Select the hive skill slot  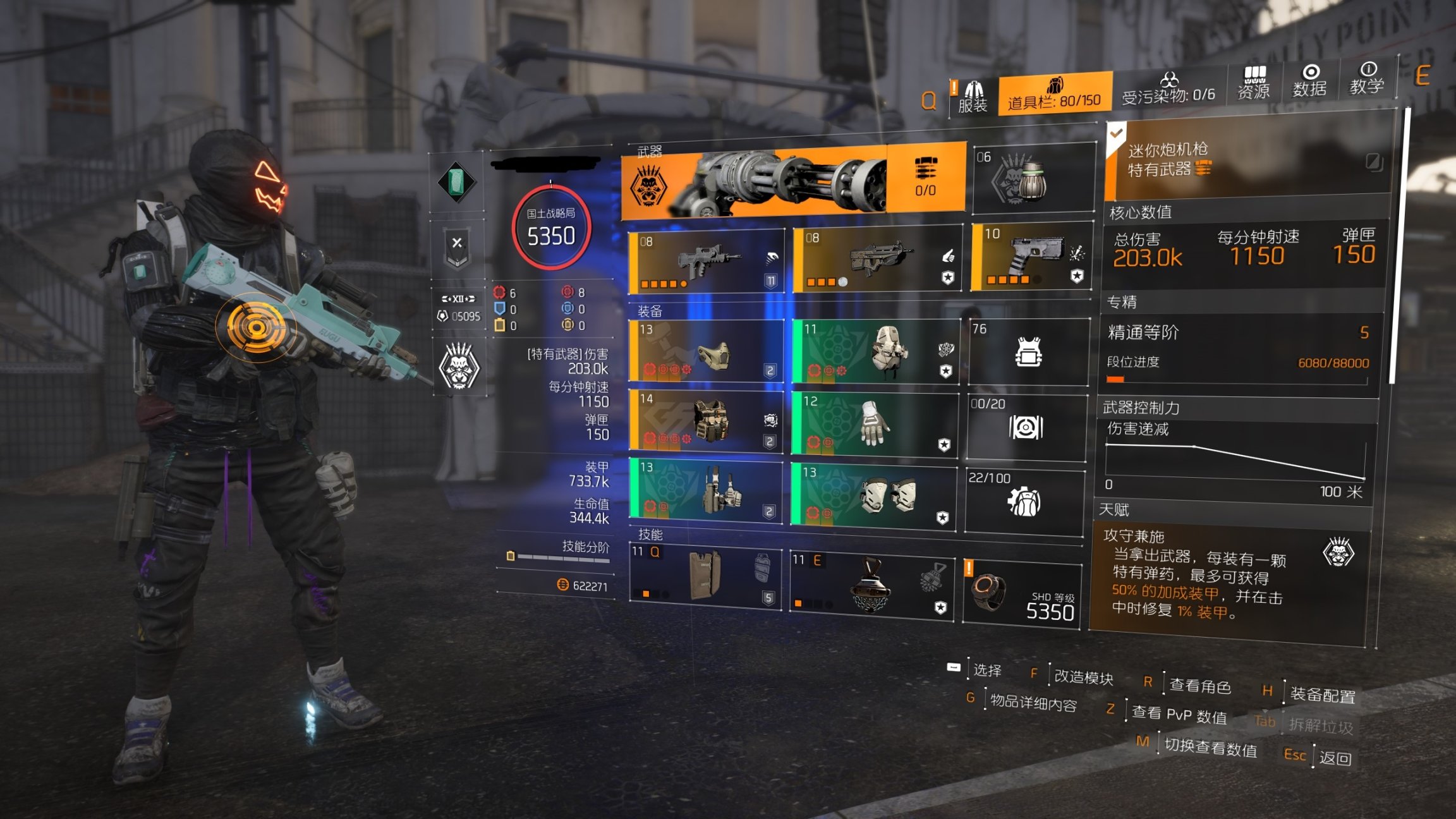tap(871, 584)
